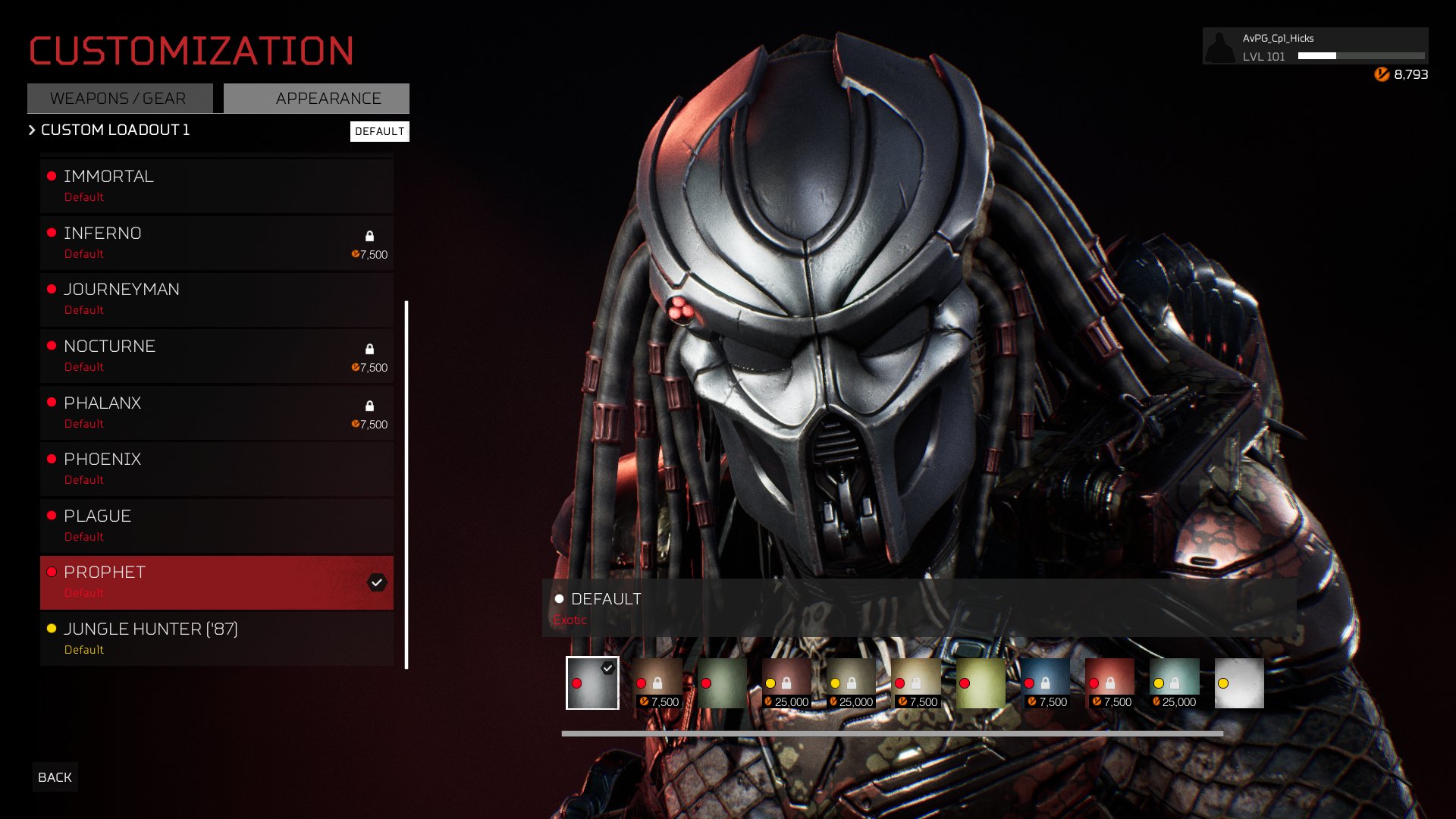Click the horizontal scrollbar under the swatches
Screen dimensions: 1456x819
click(x=895, y=733)
